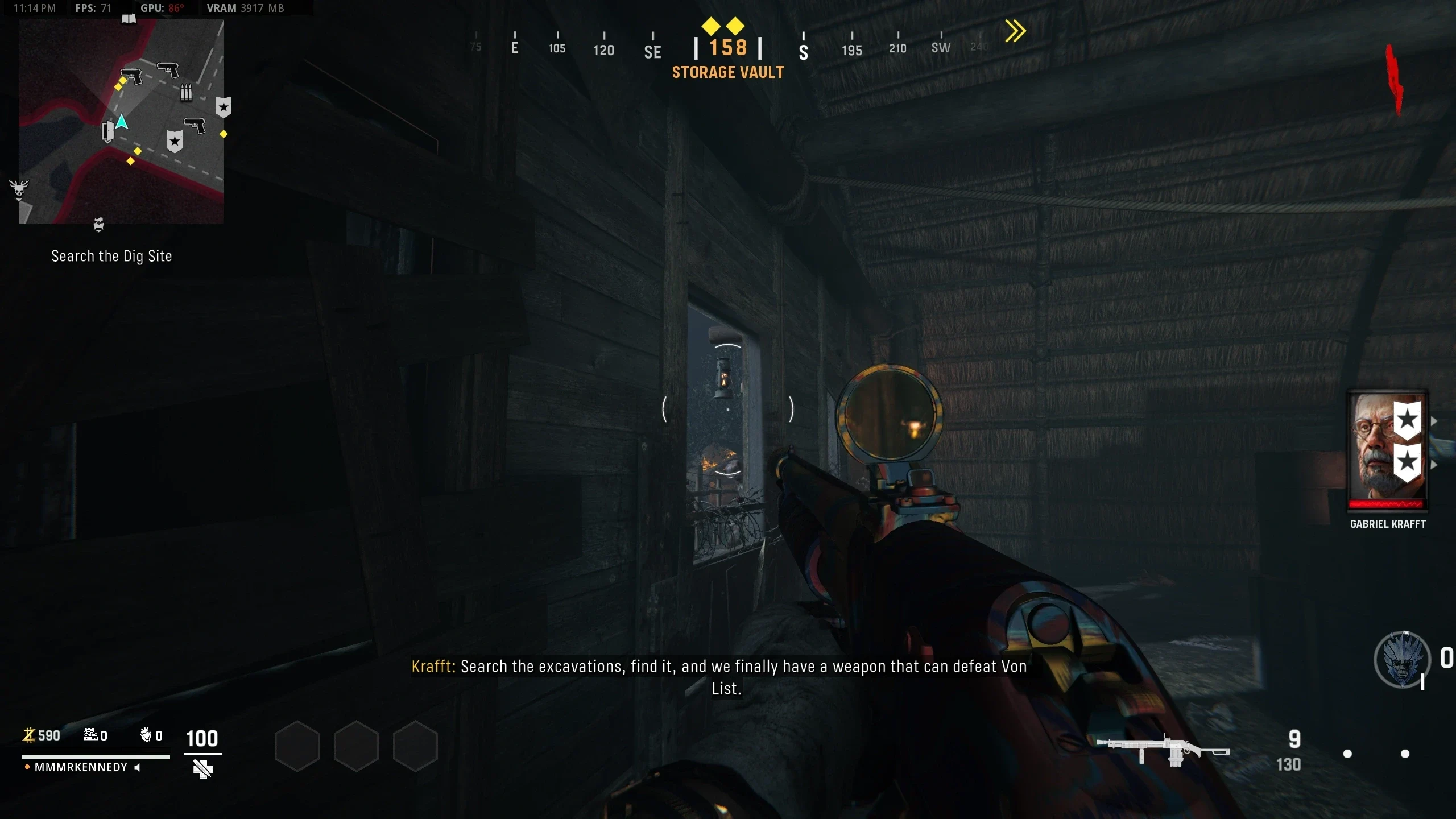This screenshot has height=819, width=1456.
Task: Select the Gabriel Krafft portrait
Action: pos(1387,449)
